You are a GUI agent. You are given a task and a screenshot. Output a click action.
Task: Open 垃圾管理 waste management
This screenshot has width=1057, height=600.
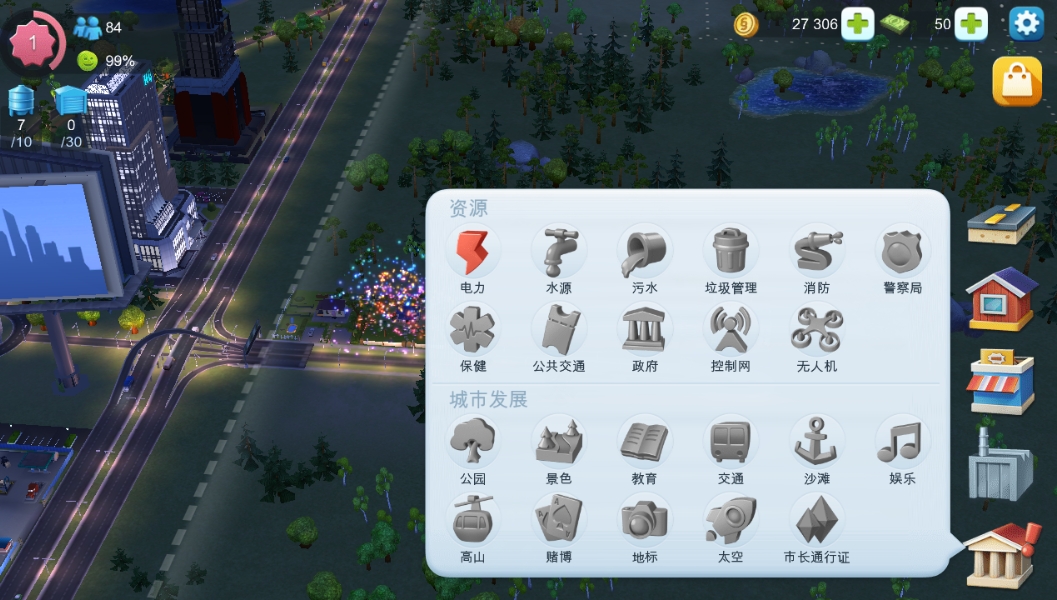[731, 253]
